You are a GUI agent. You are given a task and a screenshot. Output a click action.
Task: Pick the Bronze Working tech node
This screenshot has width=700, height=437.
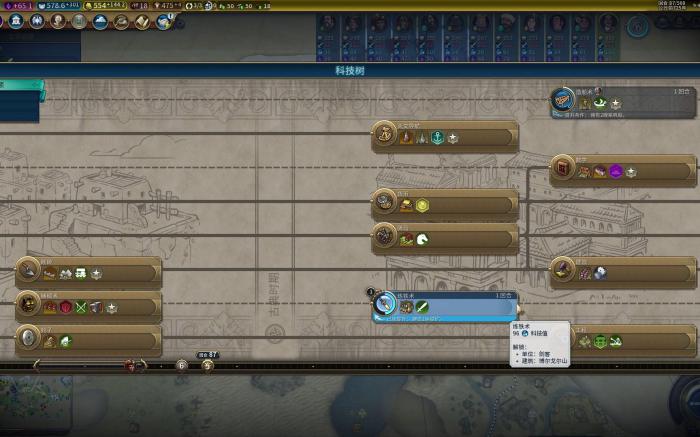coord(88,306)
